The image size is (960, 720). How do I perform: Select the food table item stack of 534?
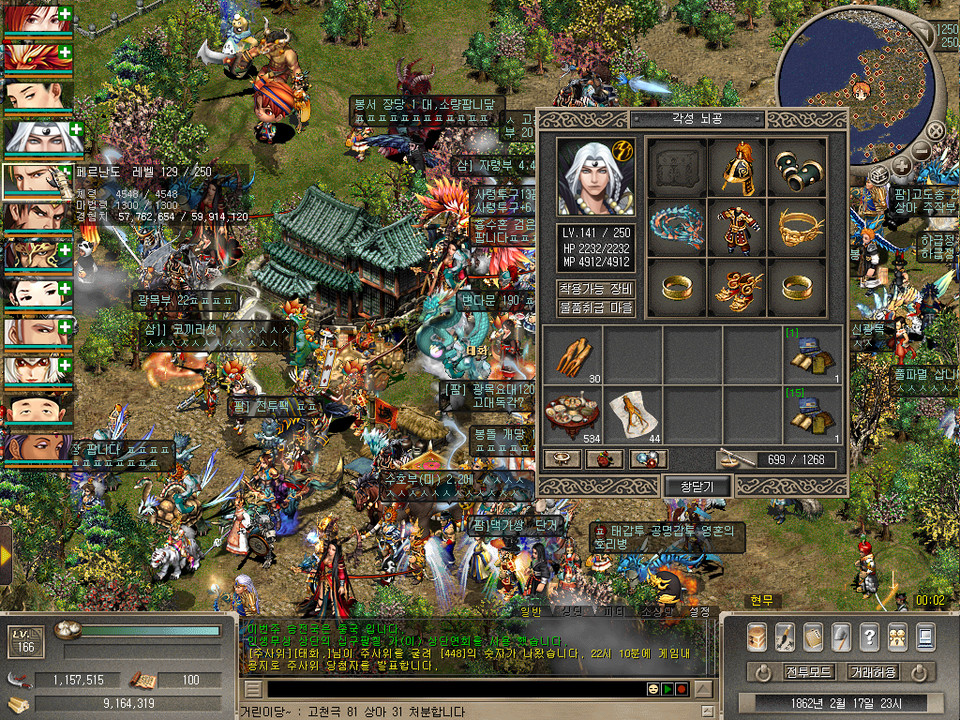tap(573, 415)
